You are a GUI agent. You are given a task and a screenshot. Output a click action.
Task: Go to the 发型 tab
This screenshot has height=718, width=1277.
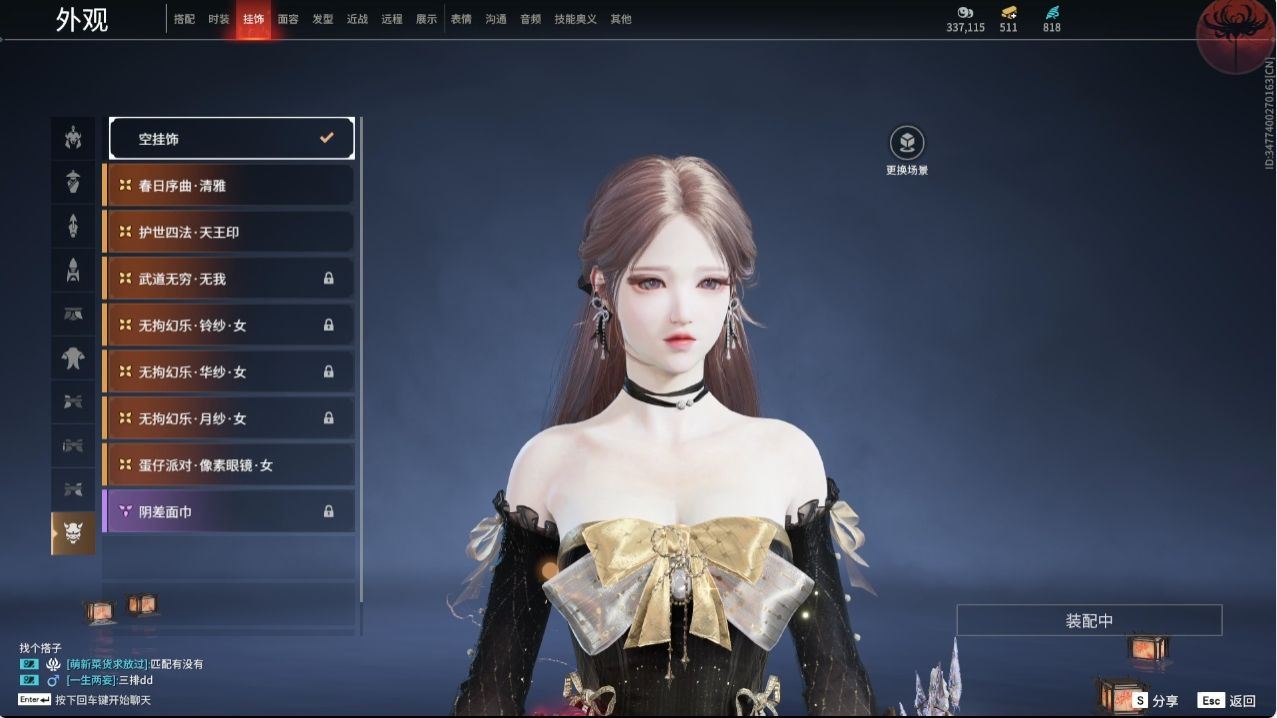(322, 19)
